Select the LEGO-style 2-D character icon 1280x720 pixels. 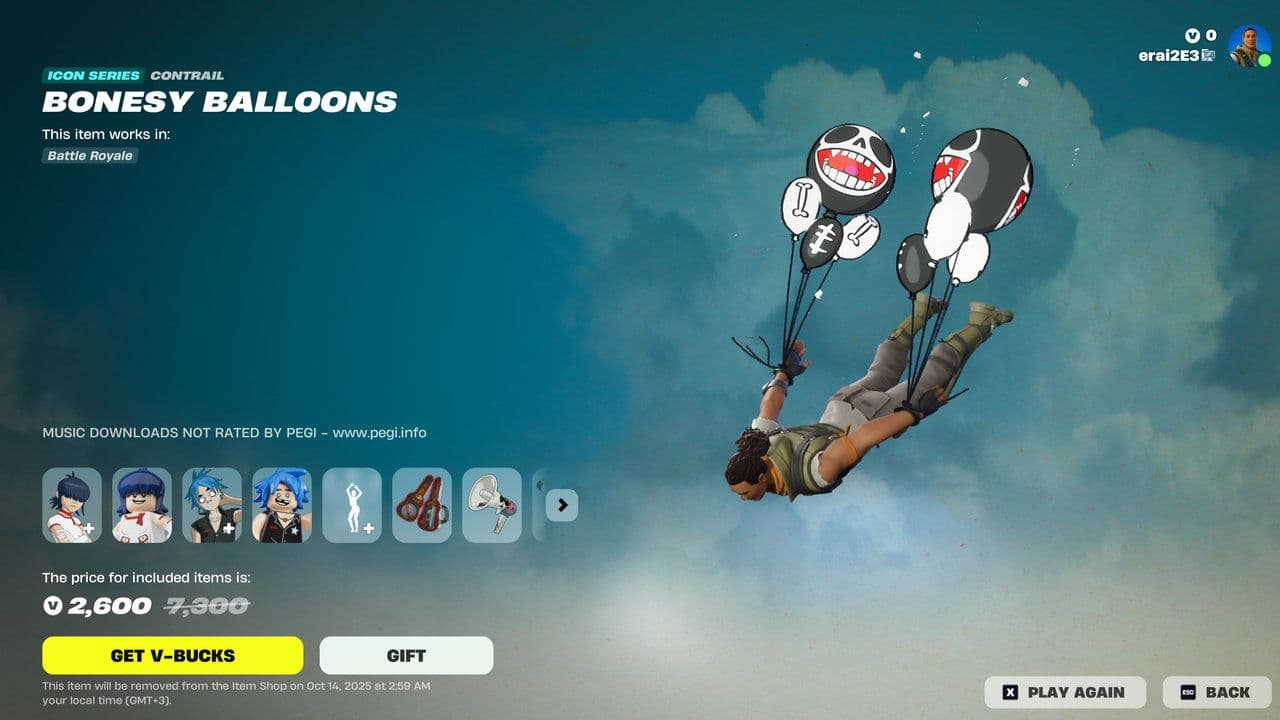click(x=282, y=505)
